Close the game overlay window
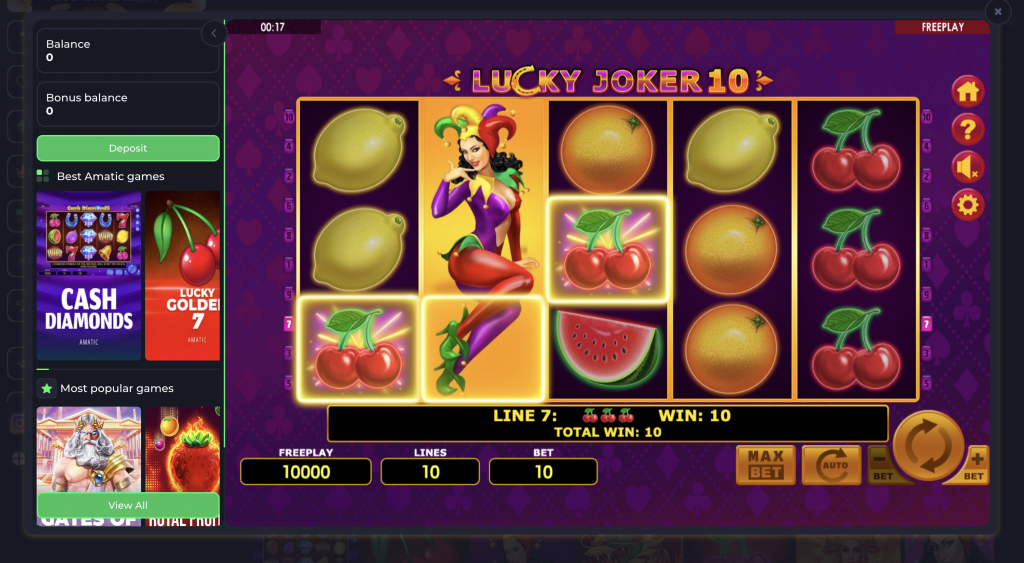The image size is (1024, 563). [997, 12]
